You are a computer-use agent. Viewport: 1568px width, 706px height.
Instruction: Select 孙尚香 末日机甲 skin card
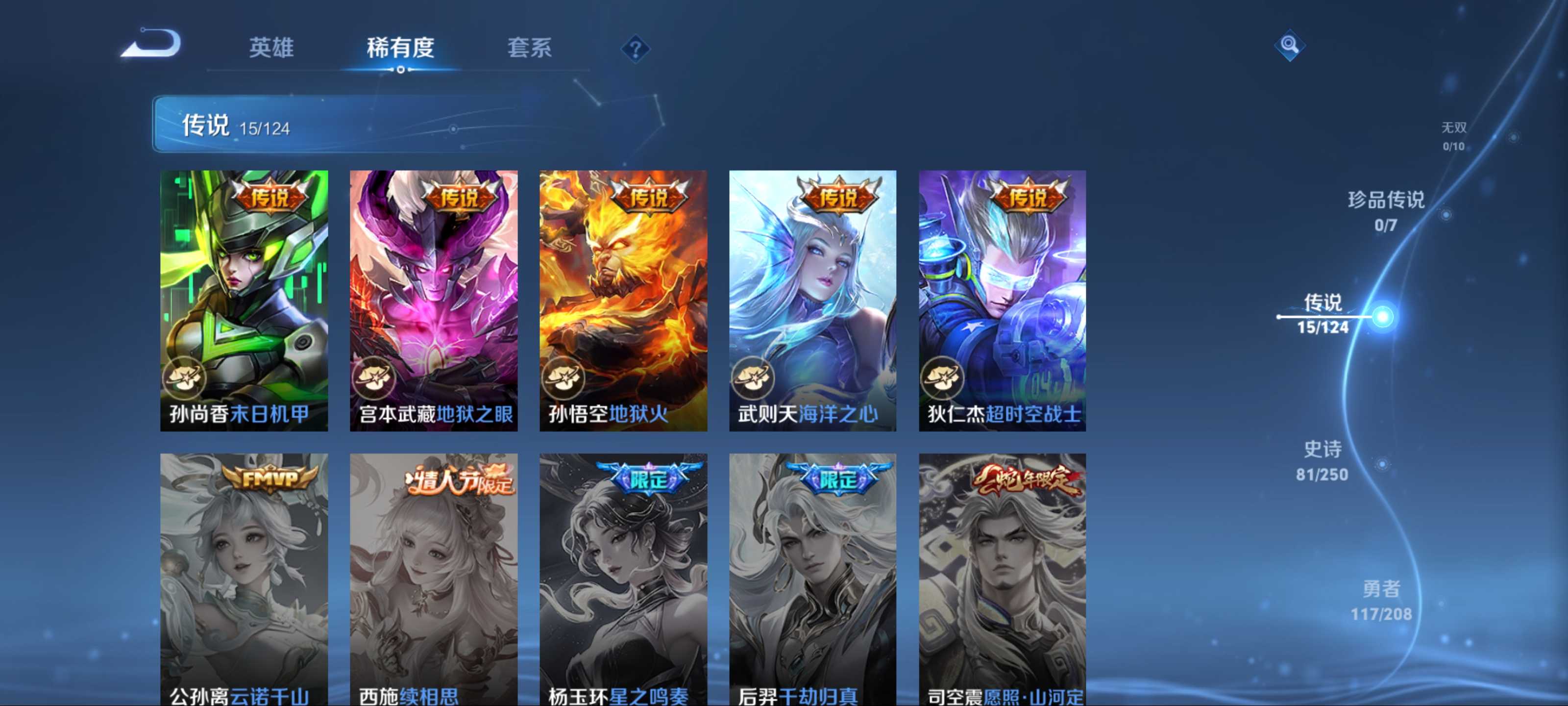click(244, 301)
